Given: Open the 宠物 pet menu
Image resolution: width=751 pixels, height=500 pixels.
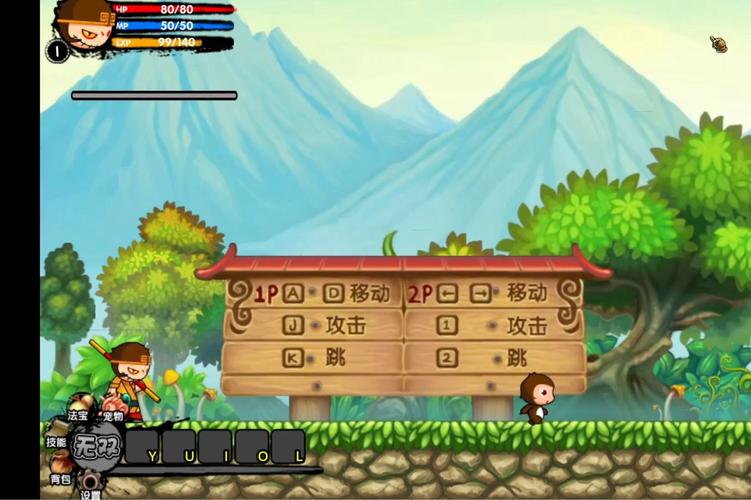Looking at the screenshot, I should (112, 416).
